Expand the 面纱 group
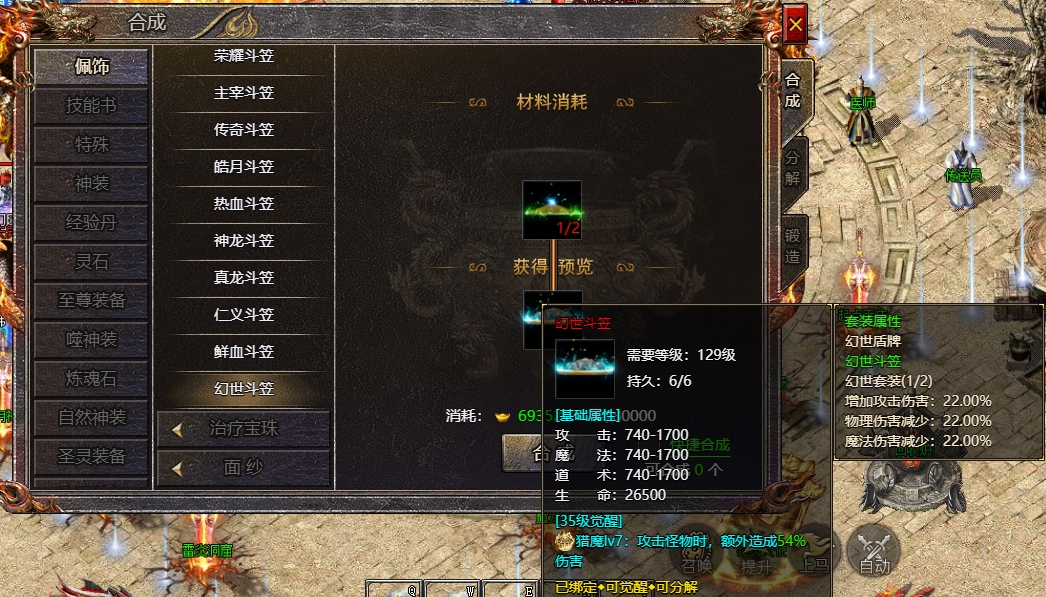This screenshot has height=597, width=1046. [x=243, y=467]
